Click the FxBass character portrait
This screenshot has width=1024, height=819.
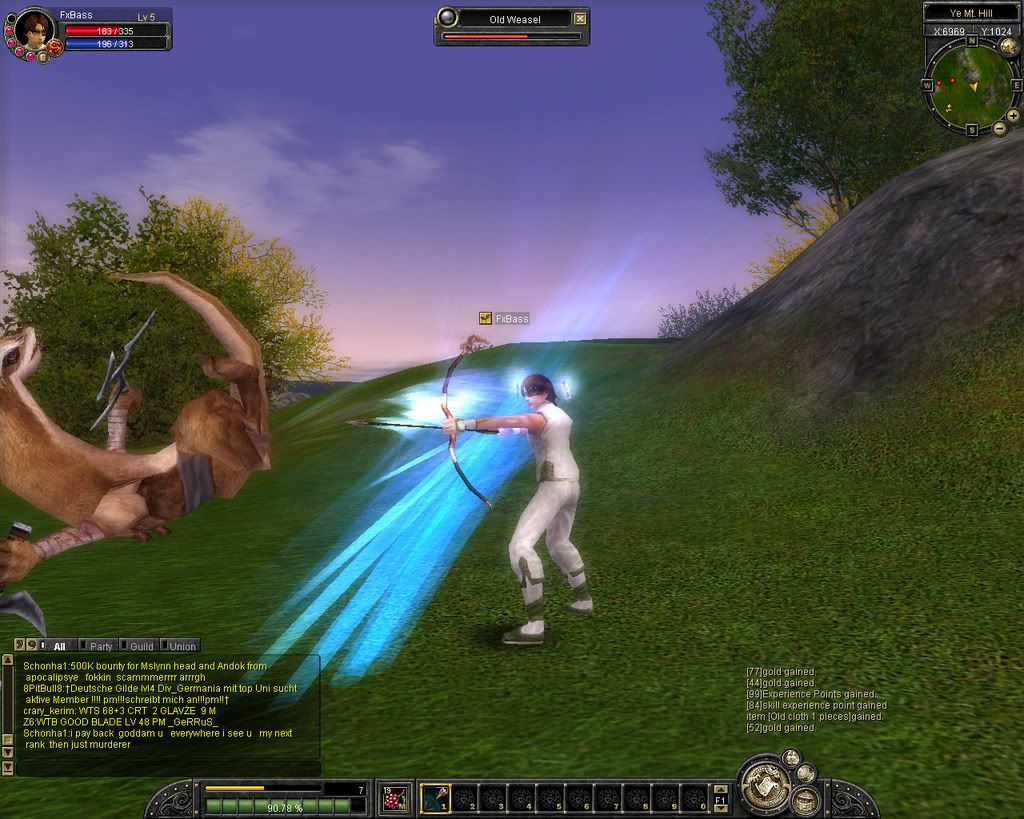point(34,31)
